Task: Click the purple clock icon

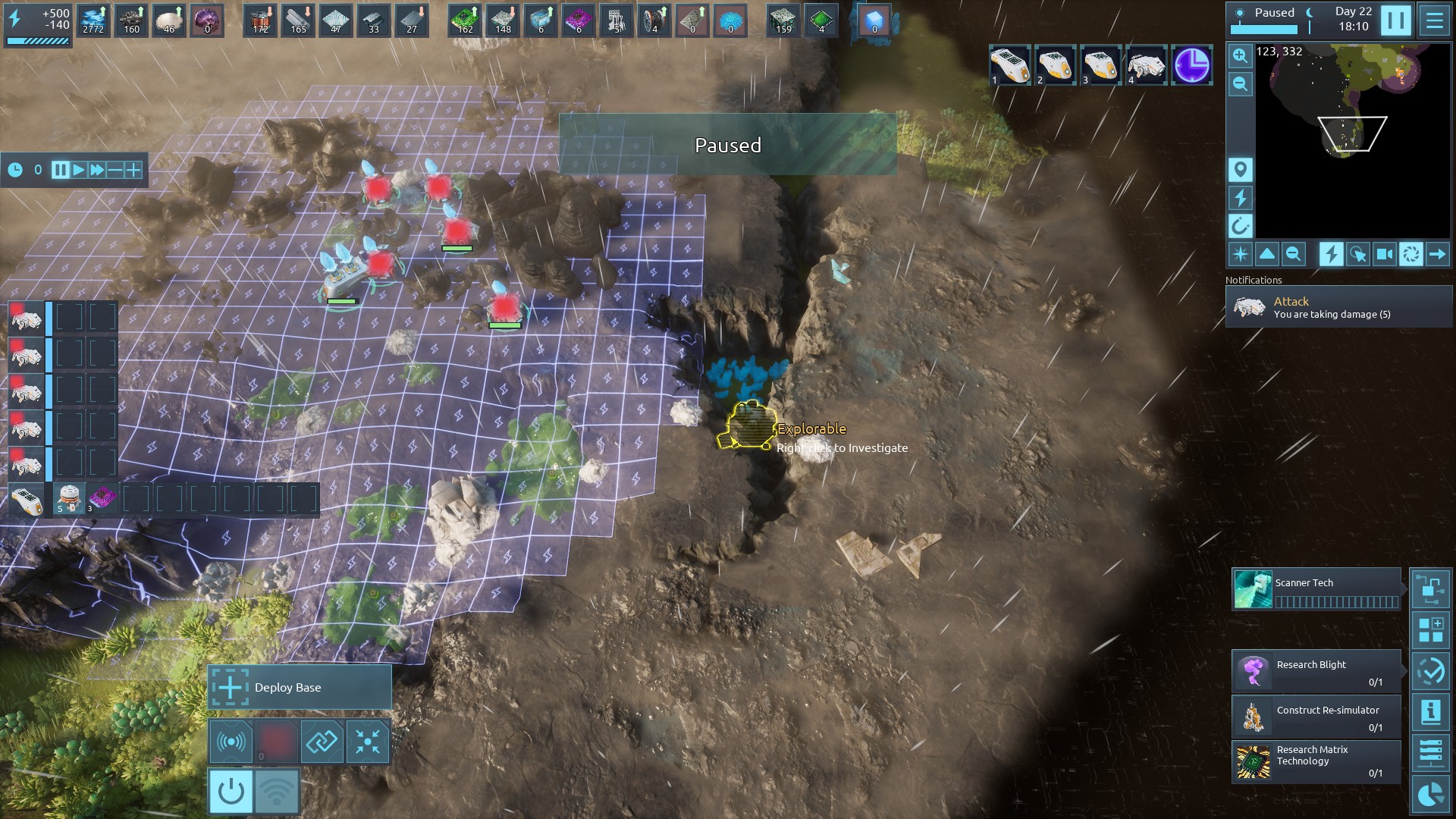Action: click(1191, 65)
